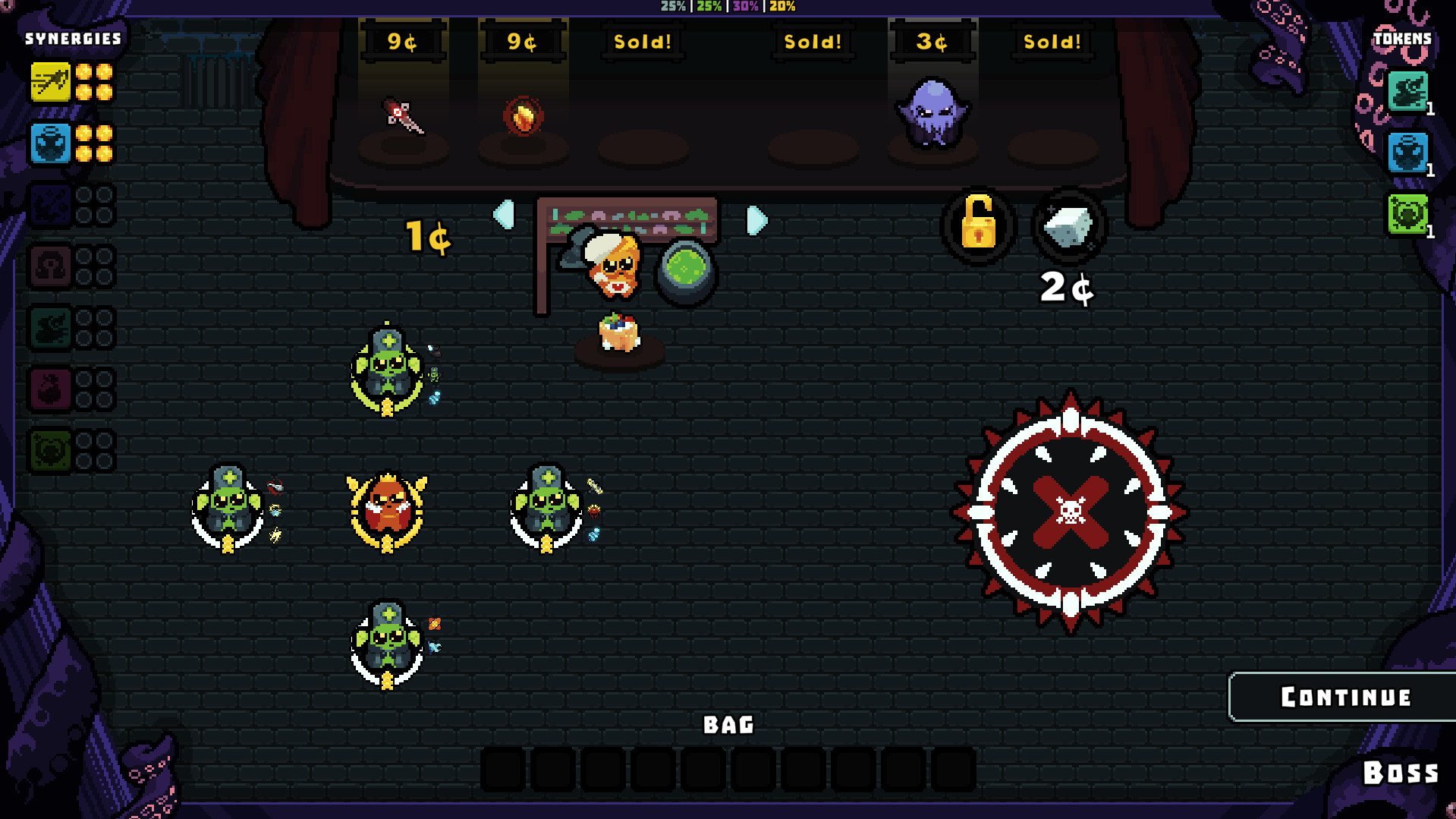Show the next shopkeeper with right arrow
Screen dimensions: 1456x819
coord(756,220)
